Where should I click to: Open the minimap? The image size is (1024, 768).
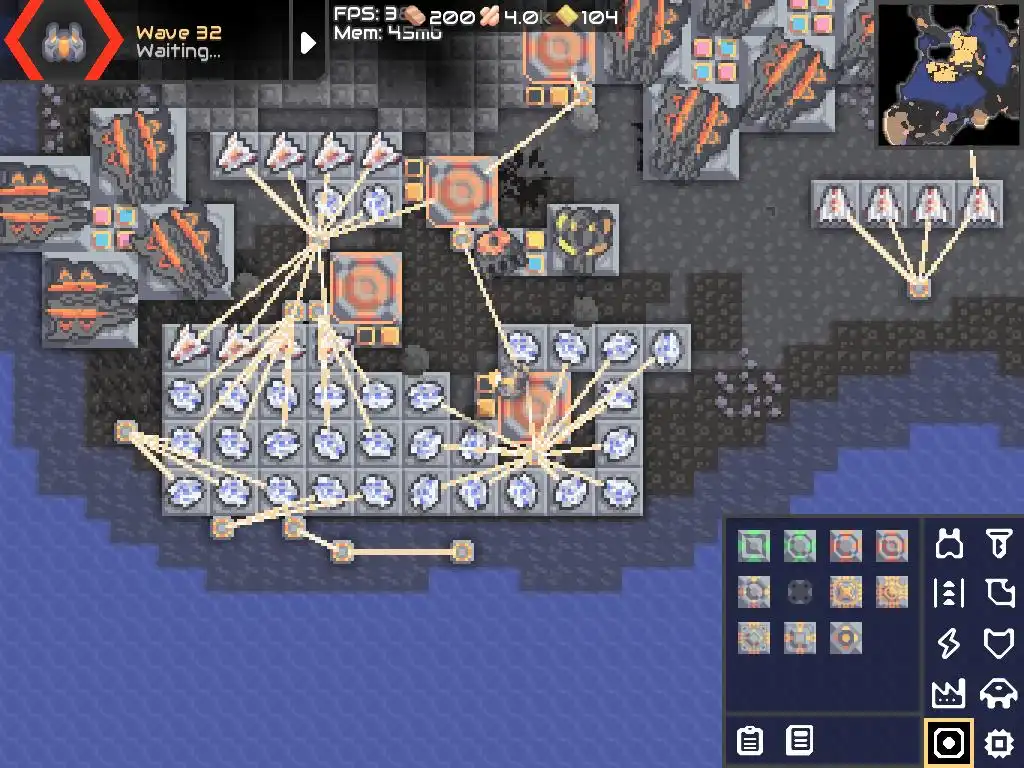[x=948, y=74]
